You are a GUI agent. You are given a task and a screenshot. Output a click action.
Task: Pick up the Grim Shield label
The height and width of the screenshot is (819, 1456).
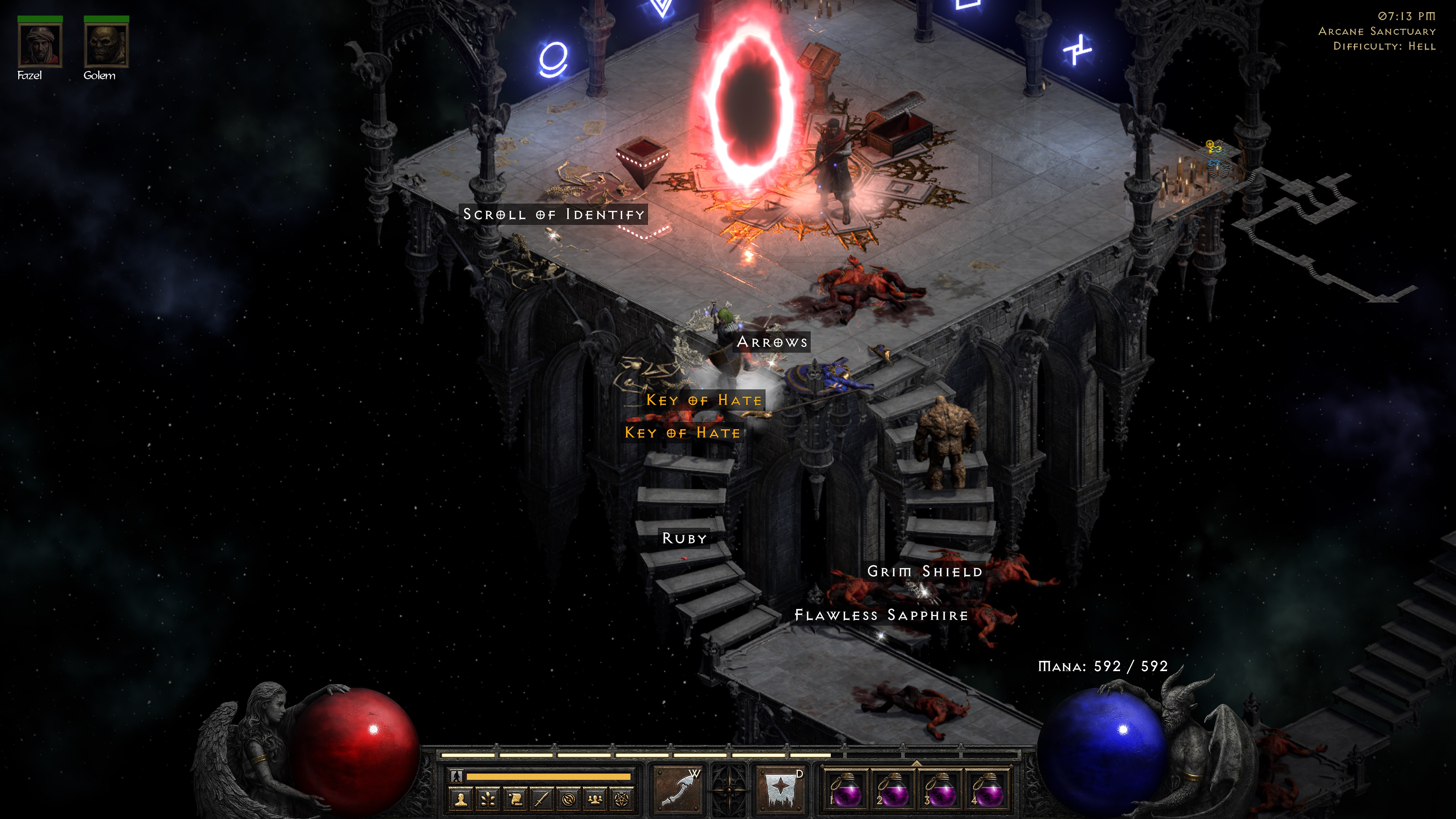925,571
